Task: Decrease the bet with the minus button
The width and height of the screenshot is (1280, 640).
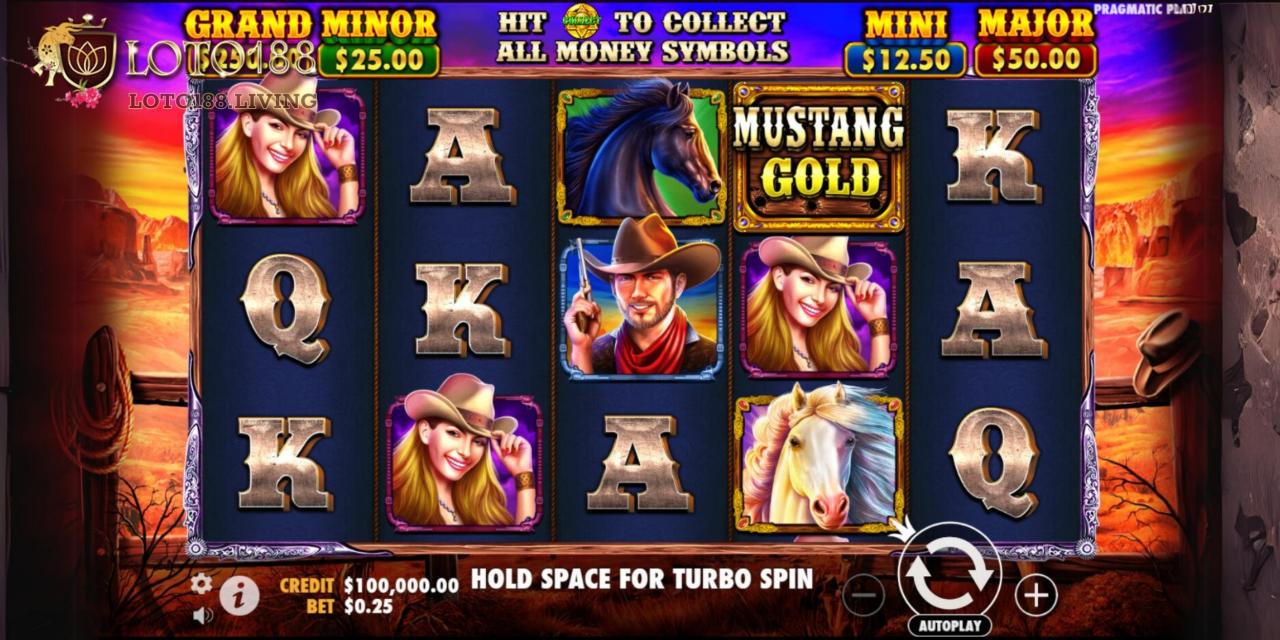Action: [x=863, y=596]
